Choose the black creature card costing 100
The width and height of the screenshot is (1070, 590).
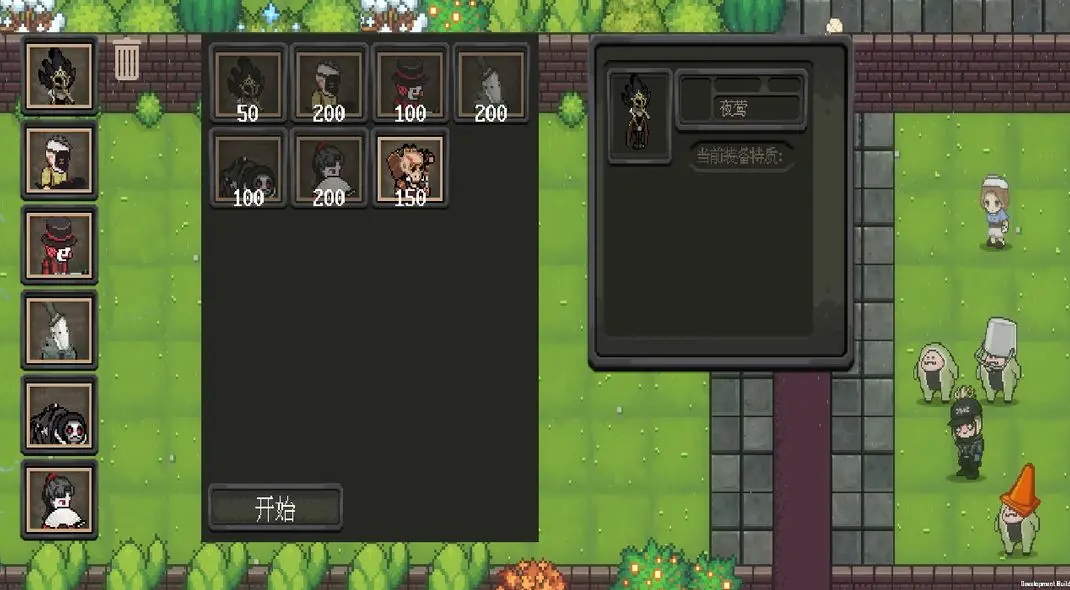[248, 167]
